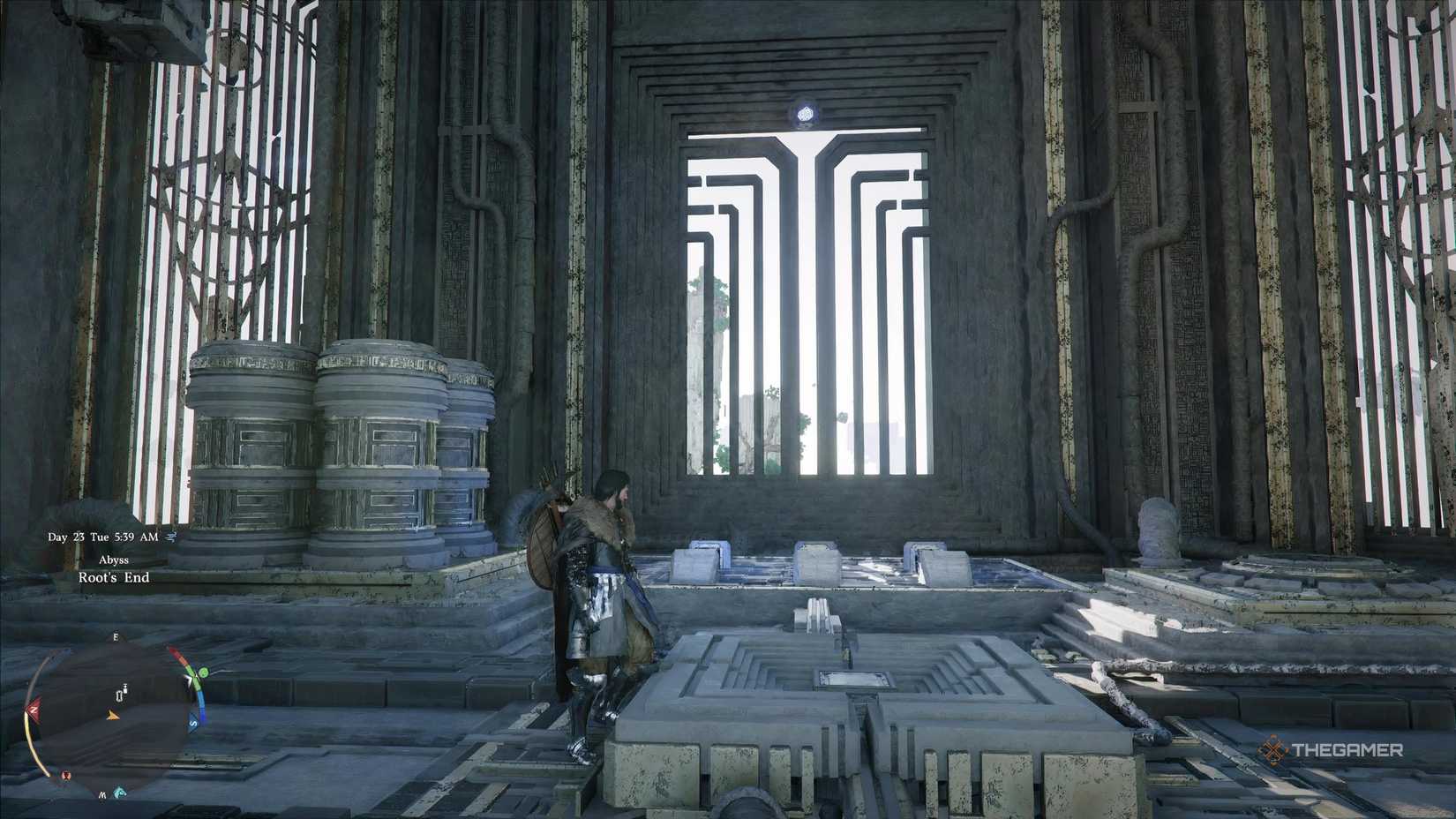
Task: Click the THEGAMER watermark text
Action: click(1350, 749)
